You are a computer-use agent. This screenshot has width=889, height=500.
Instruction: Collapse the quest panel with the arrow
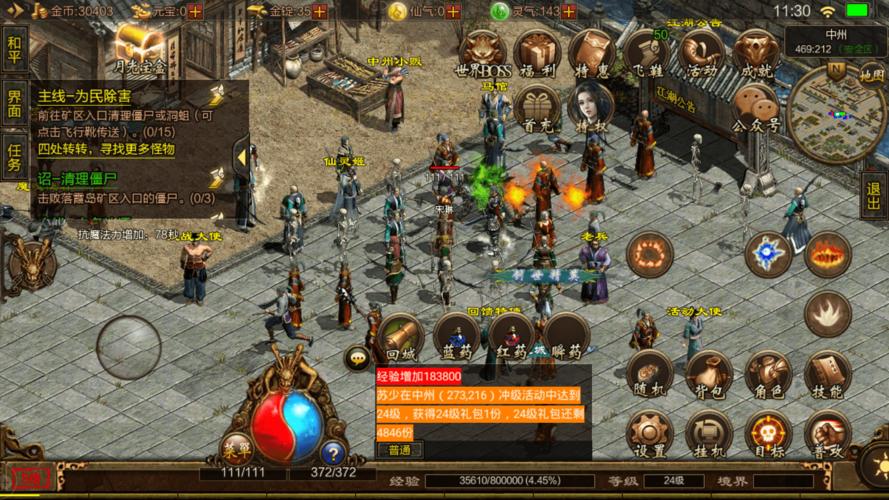click(240, 153)
